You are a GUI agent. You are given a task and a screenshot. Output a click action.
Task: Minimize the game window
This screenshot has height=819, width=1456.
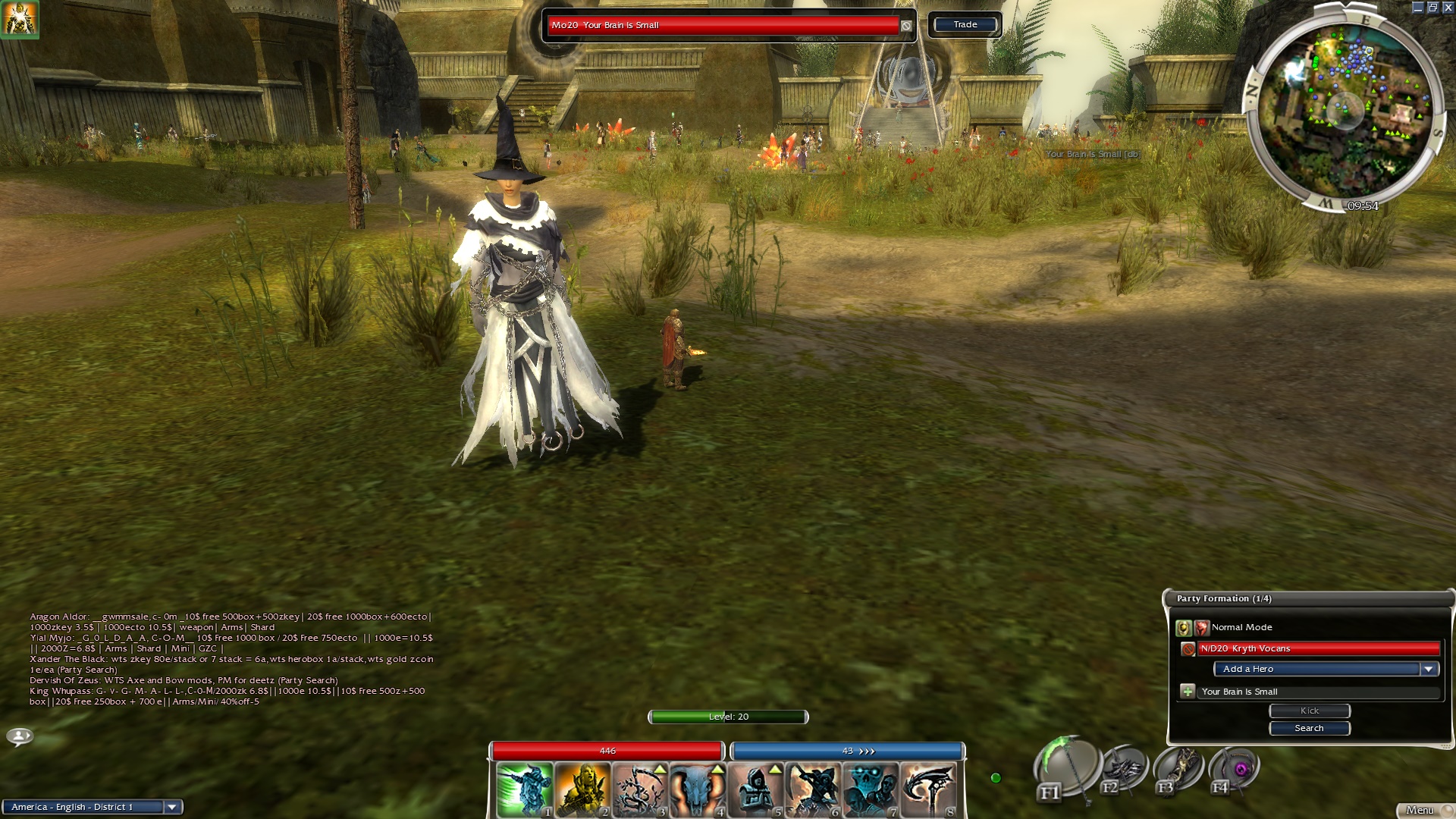[x=1417, y=8]
